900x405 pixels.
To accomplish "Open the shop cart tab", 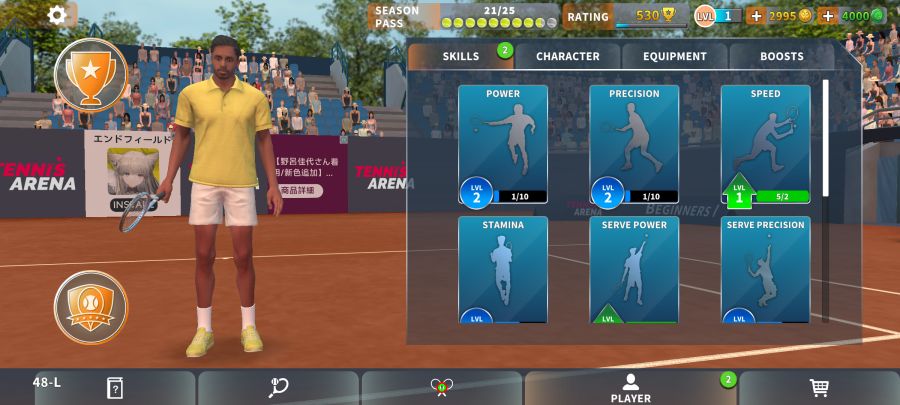I will (819, 388).
